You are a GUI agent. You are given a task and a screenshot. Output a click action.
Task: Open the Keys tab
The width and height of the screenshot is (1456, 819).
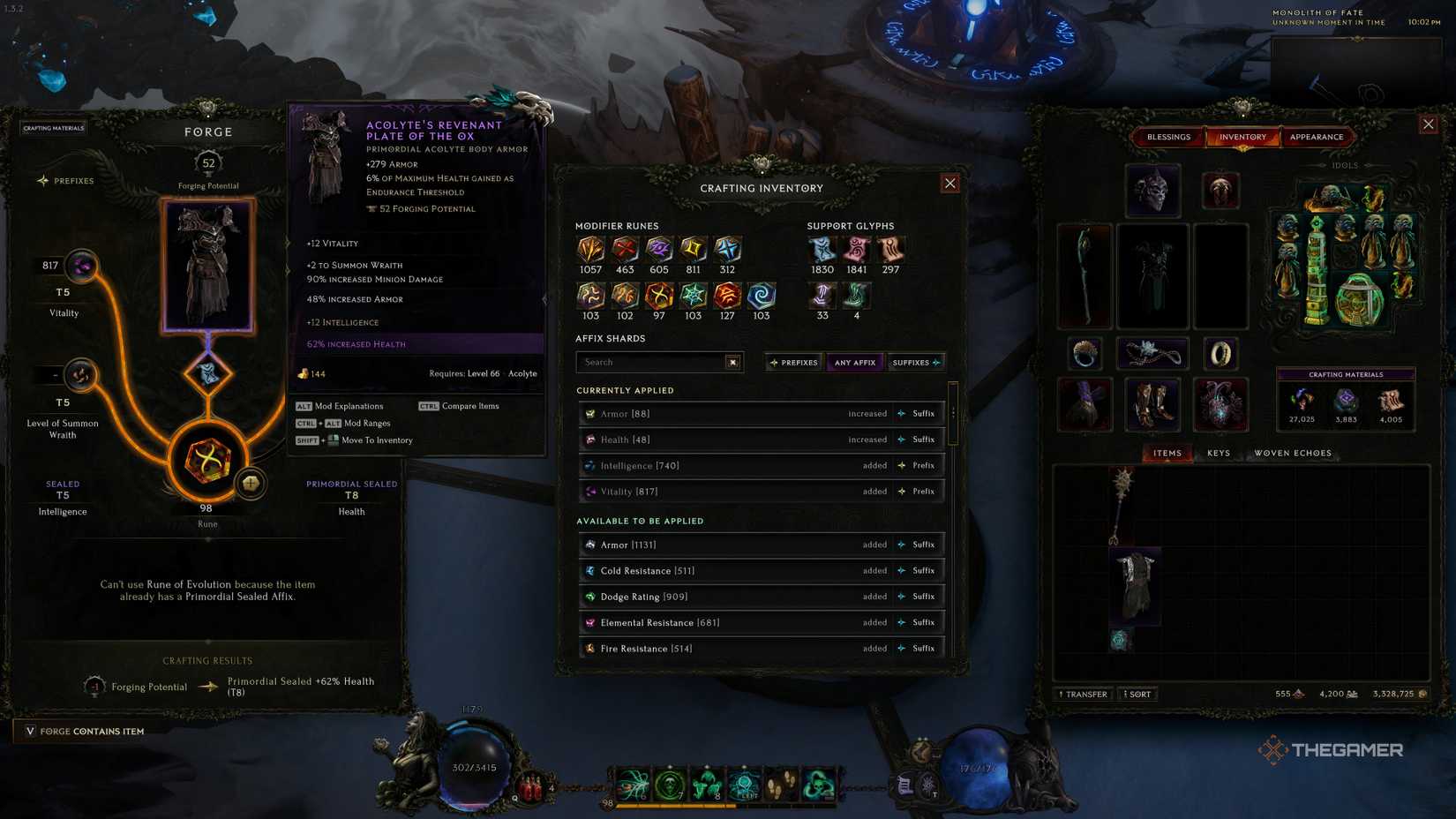(1220, 452)
